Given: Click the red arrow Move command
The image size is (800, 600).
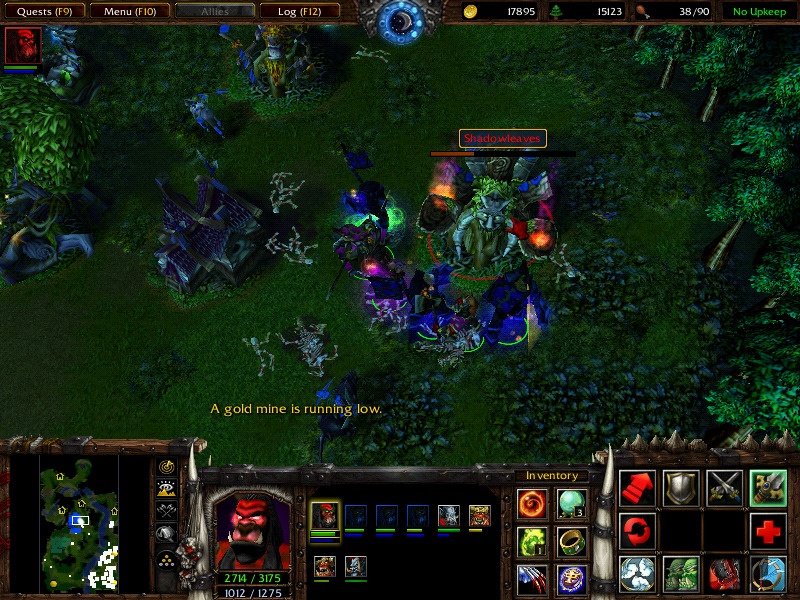Looking at the screenshot, I should 637,487.
